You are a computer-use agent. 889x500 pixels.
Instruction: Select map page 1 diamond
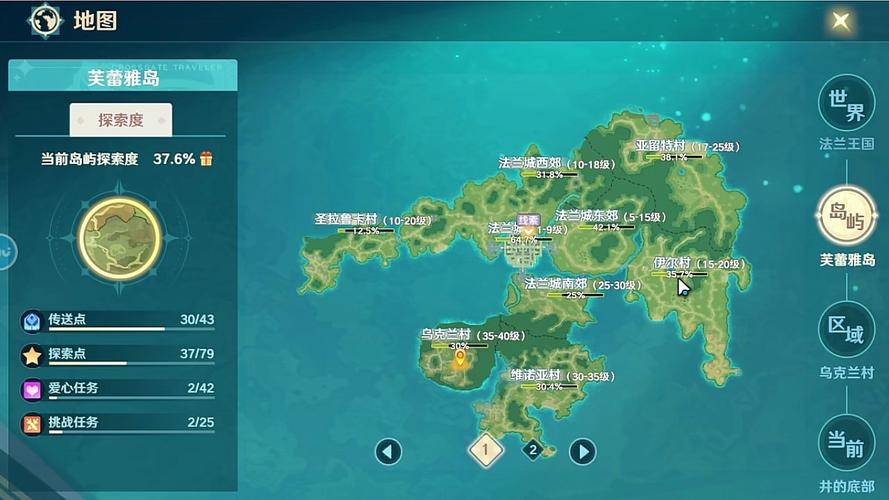(485, 450)
